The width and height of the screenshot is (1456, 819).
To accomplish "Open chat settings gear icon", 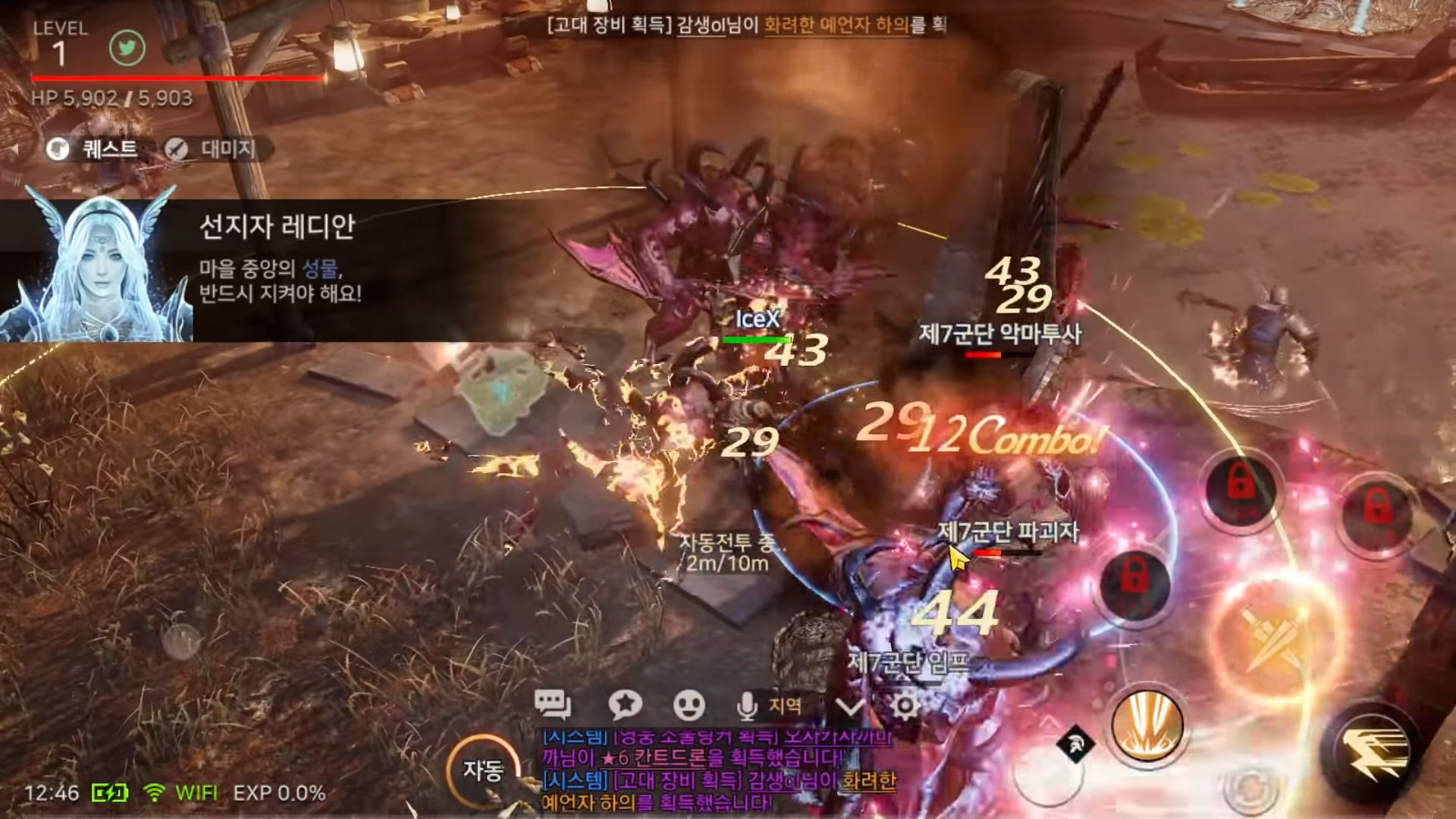I will (904, 706).
